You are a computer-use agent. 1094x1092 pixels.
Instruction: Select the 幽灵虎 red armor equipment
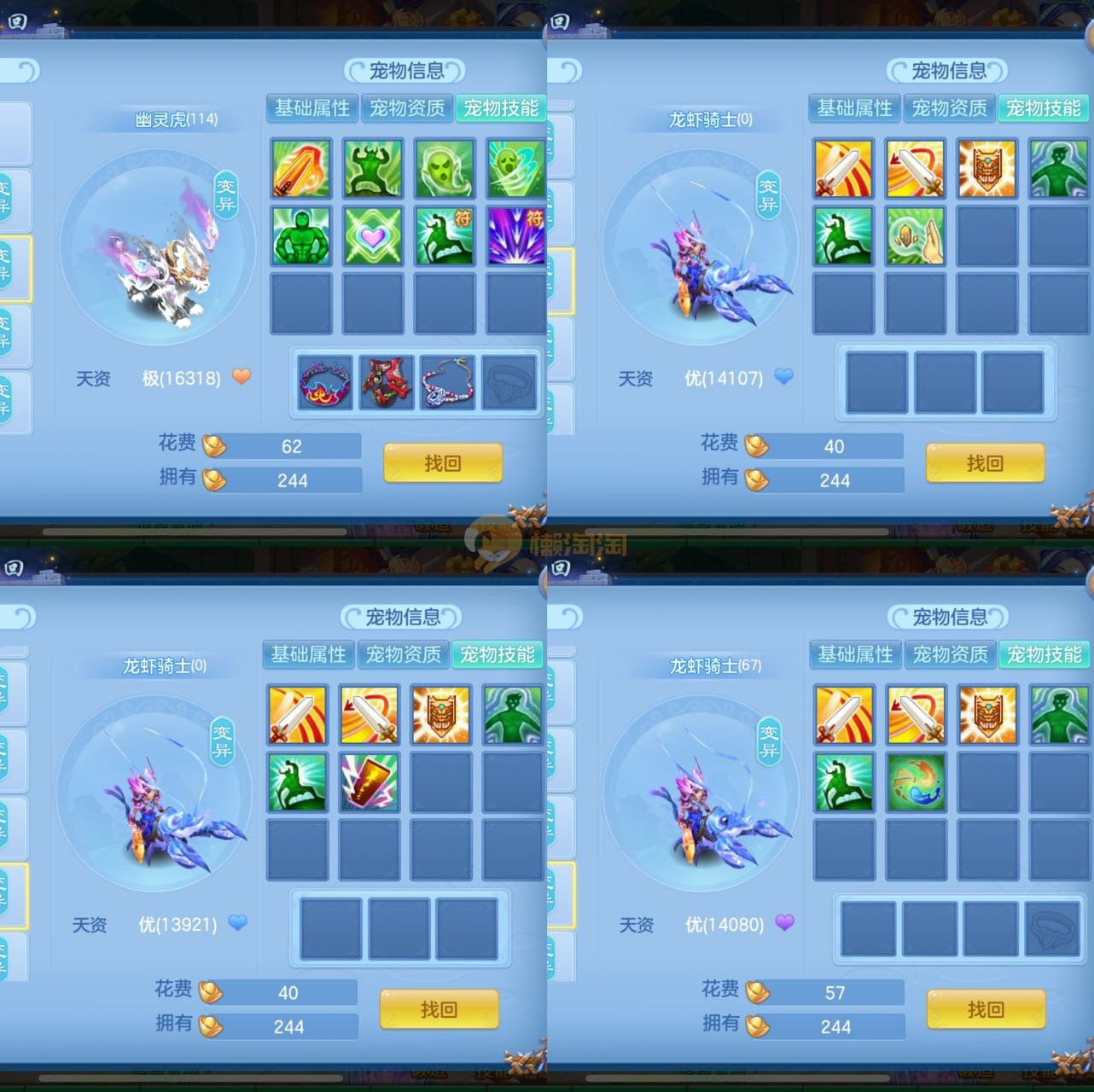coord(387,382)
